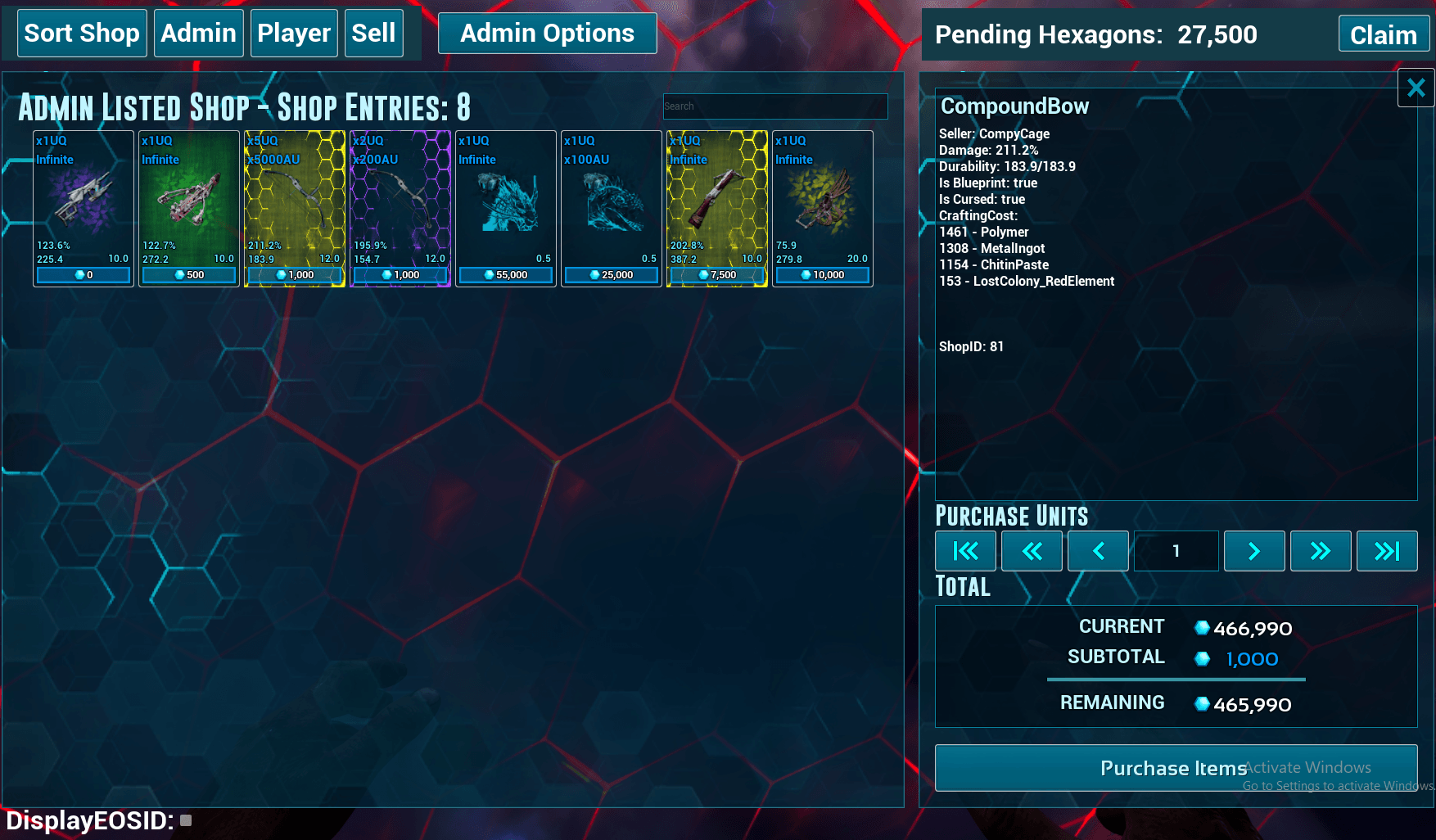Select the creature listing priced 55,000
The height and width of the screenshot is (840, 1436).
coord(505,209)
